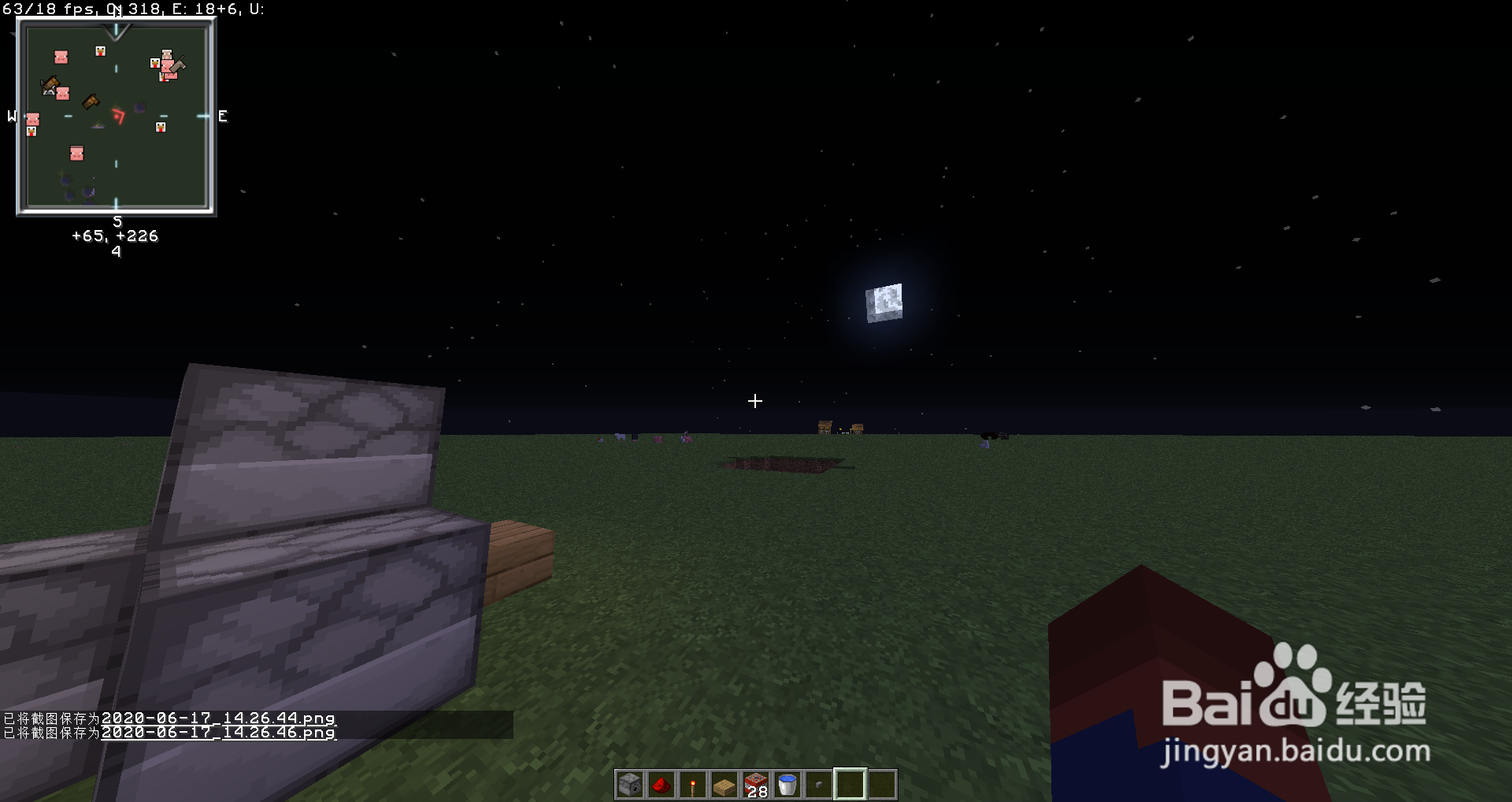This screenshot has width=1512, height=802.
Task: Select the redstone dust item
Action: (x=660, y=784)
